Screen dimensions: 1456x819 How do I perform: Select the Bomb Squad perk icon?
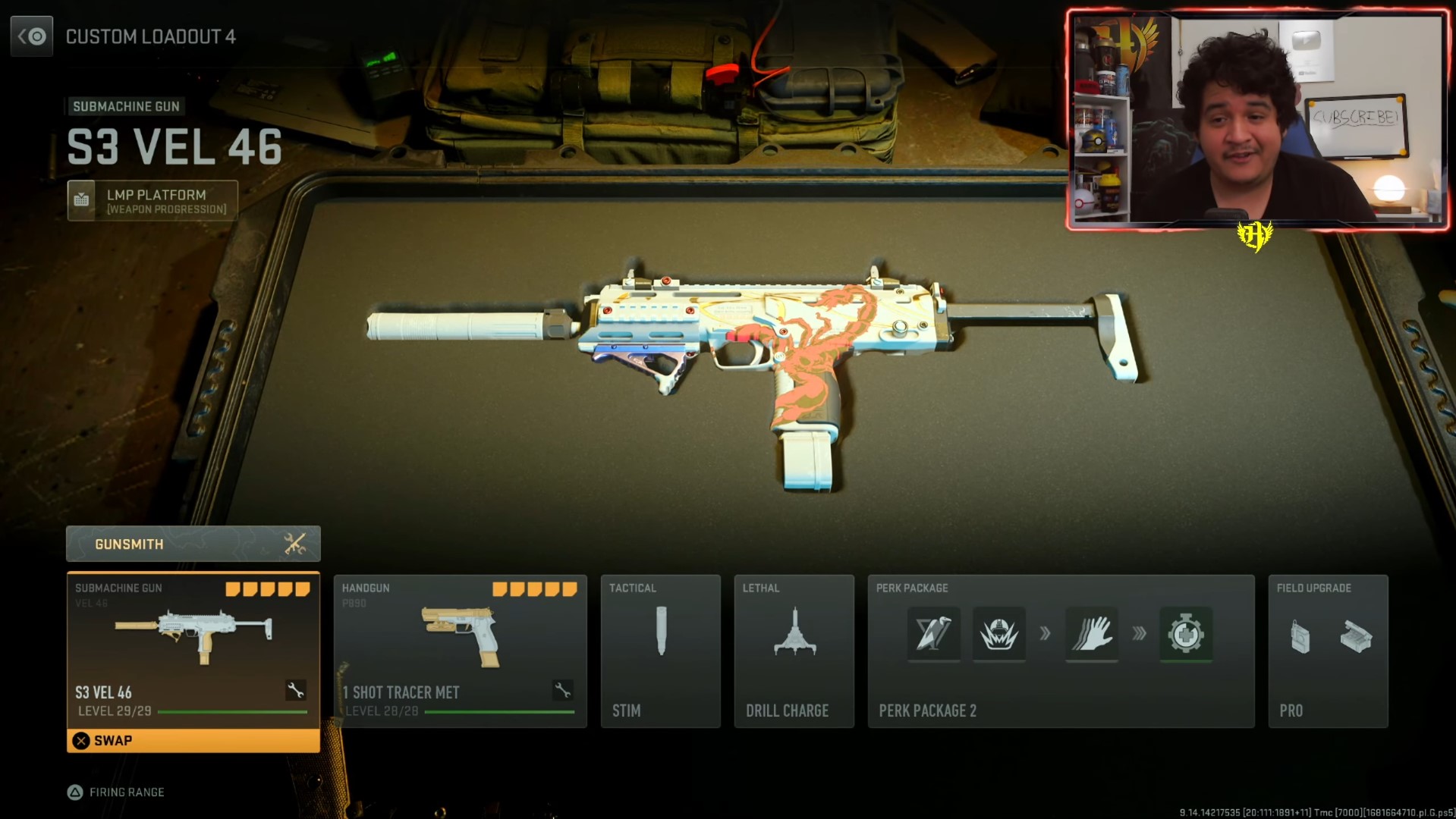999,635
